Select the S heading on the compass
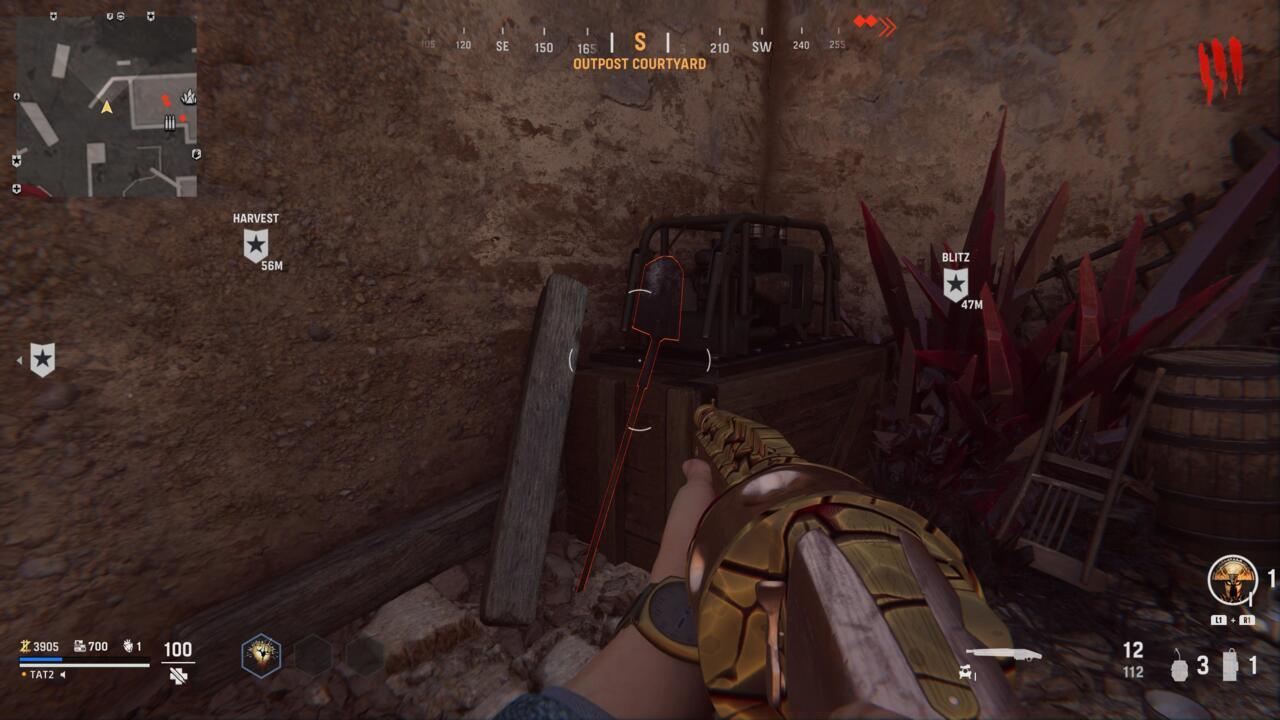The image size is (1280, 720). pyautogui.click(x=640, y=44)
